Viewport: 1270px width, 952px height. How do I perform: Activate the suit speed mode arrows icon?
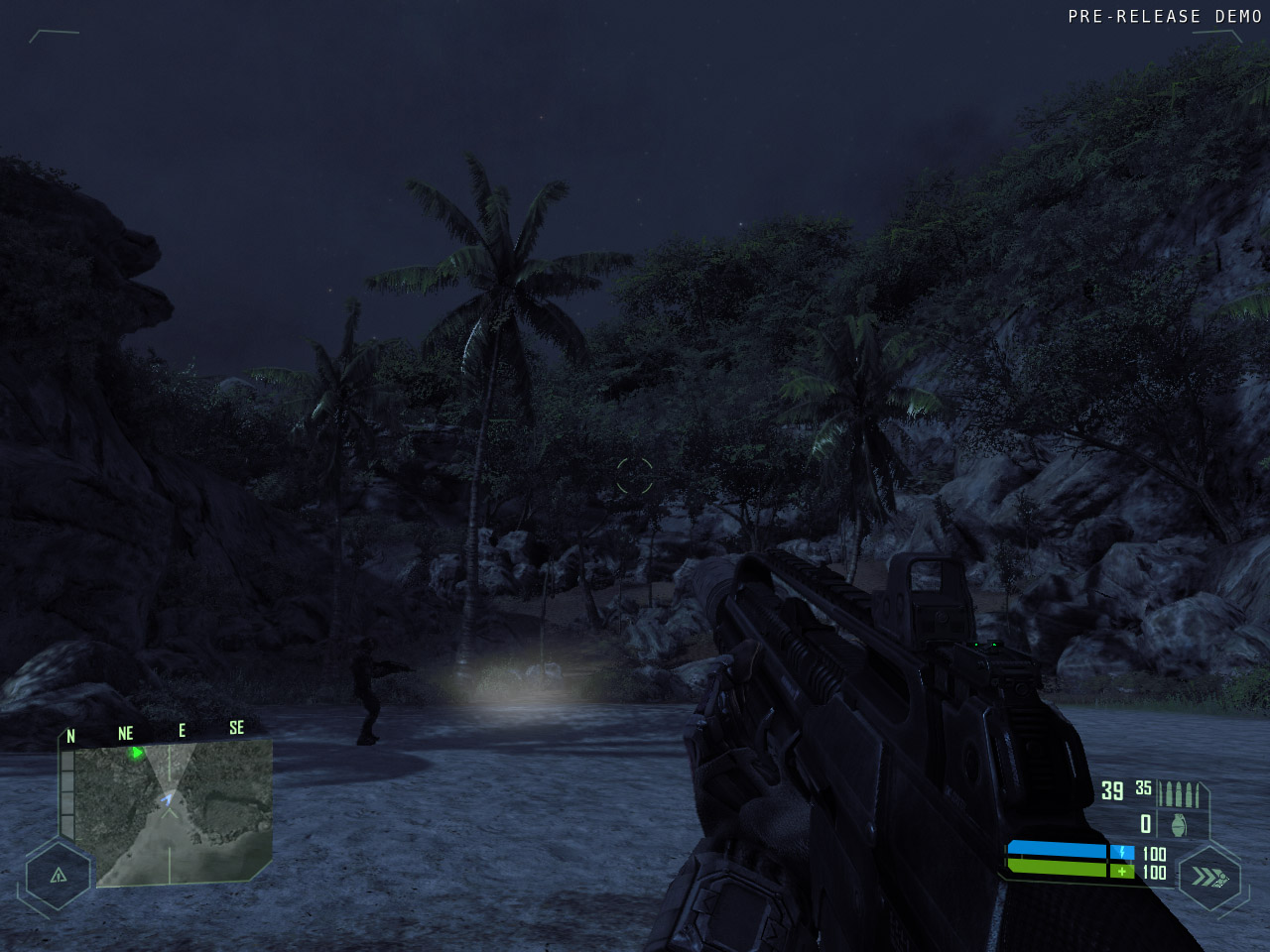coord(1208,877)
